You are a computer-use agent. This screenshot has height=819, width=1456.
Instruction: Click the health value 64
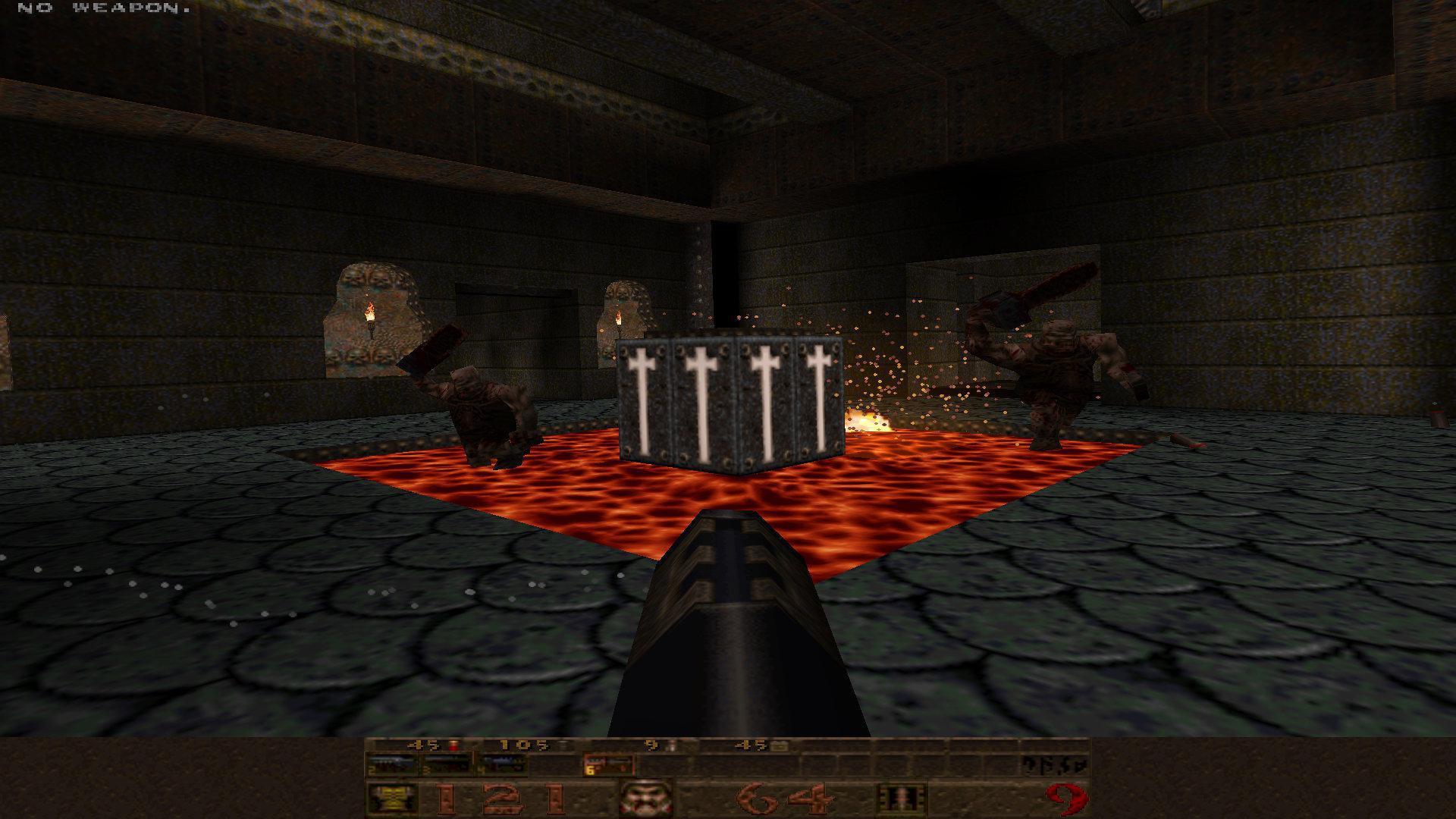785,800
